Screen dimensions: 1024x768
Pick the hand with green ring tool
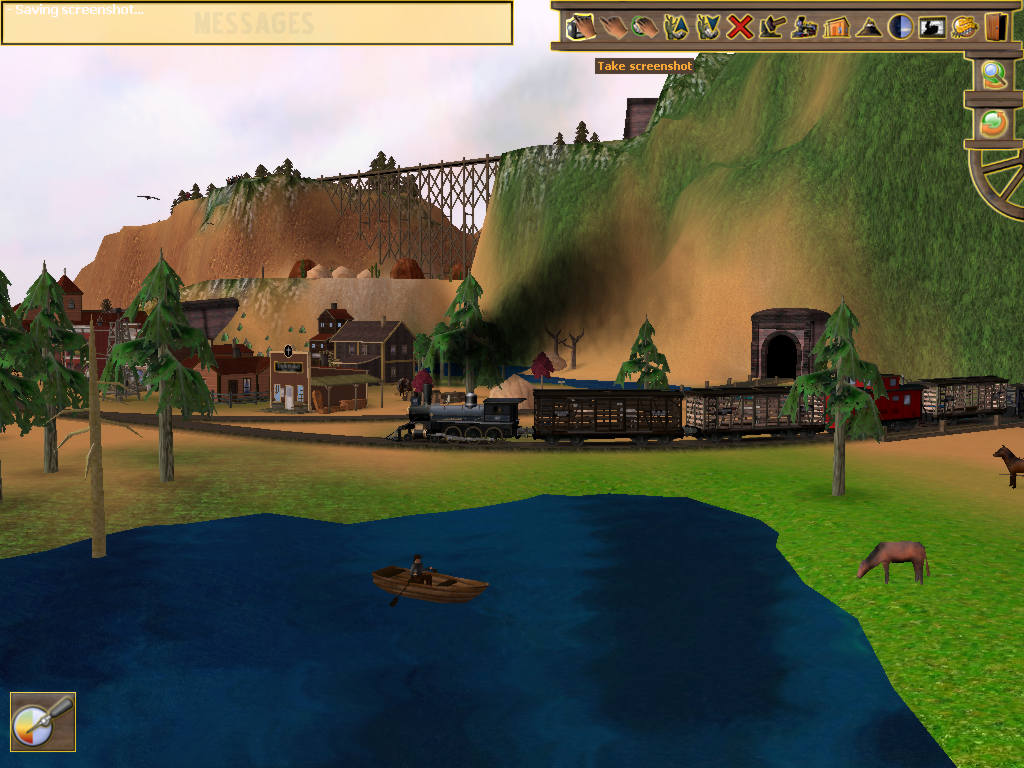(645, 26)
